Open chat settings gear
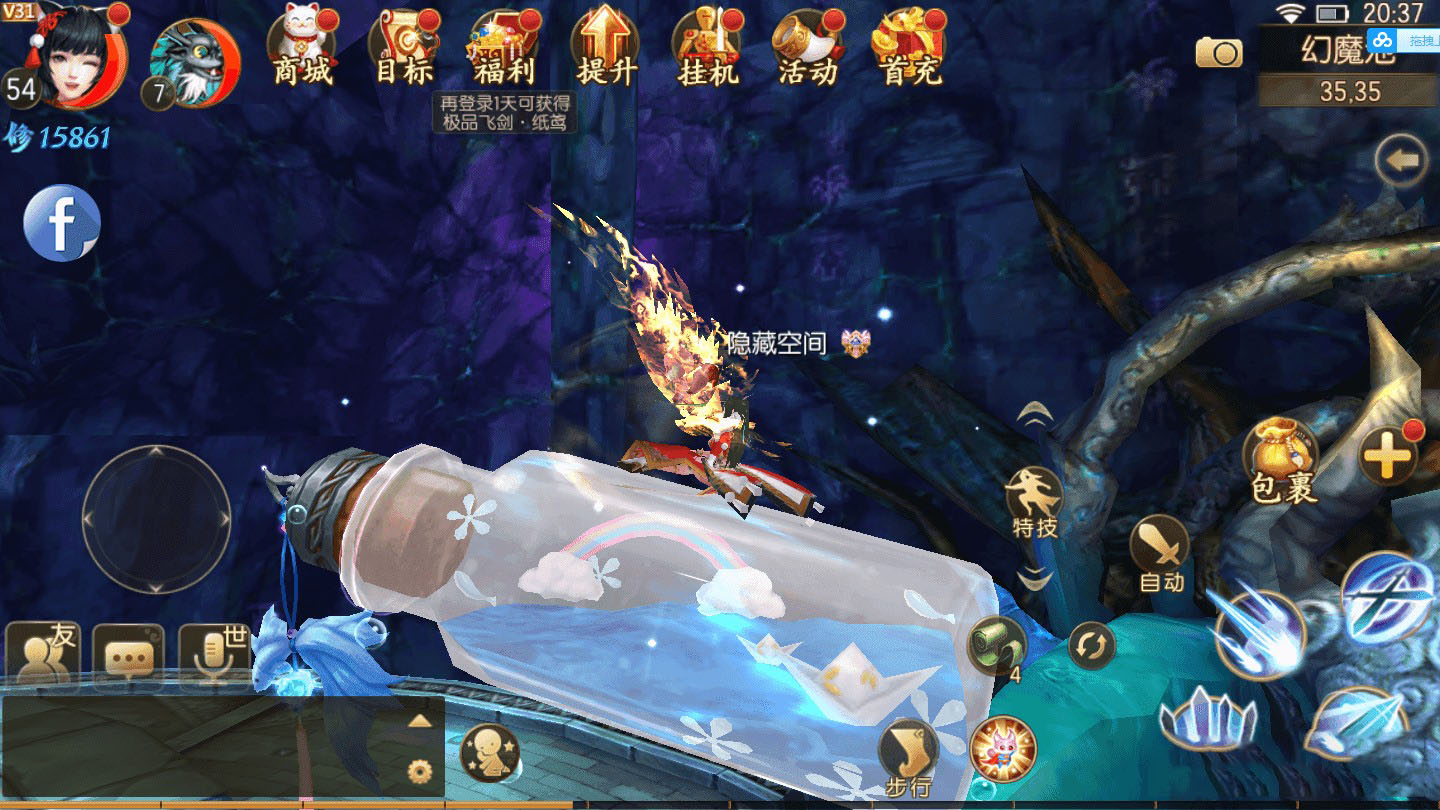This screenshot has height=810, width=1440. click(420, 771)
